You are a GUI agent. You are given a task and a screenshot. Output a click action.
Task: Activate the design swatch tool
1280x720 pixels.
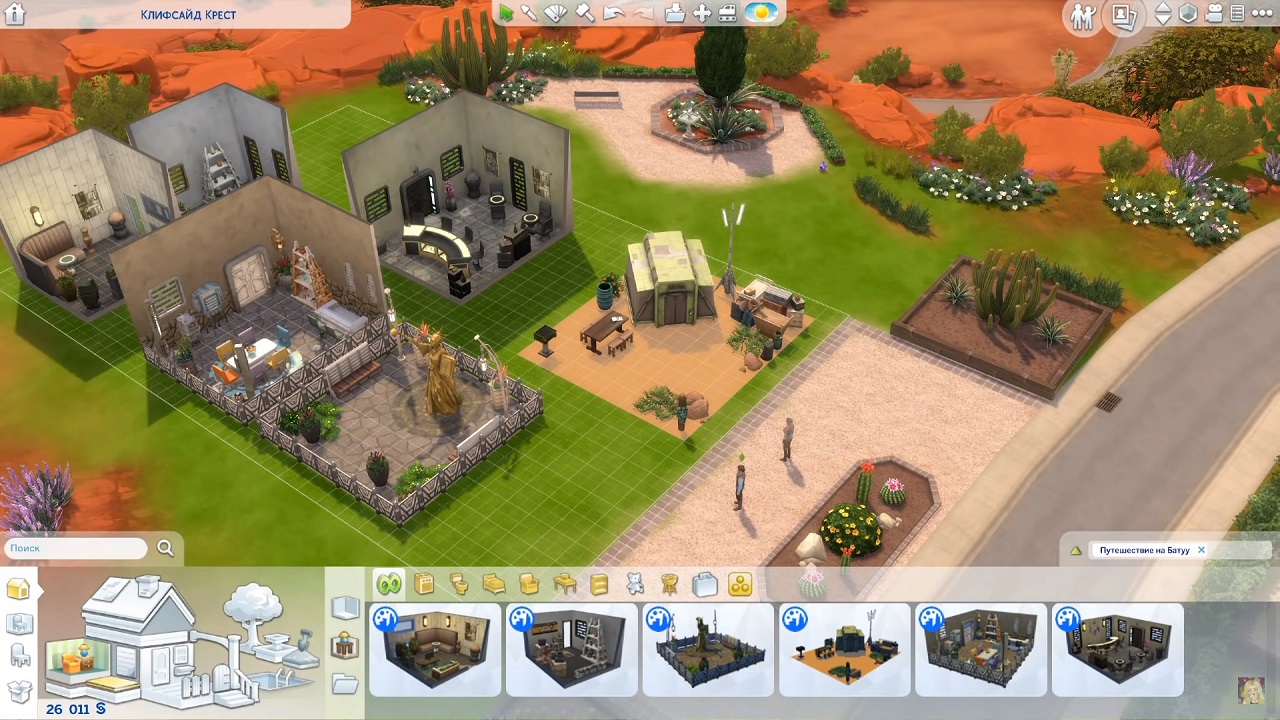pyautogui.click(x=556, y=13)
